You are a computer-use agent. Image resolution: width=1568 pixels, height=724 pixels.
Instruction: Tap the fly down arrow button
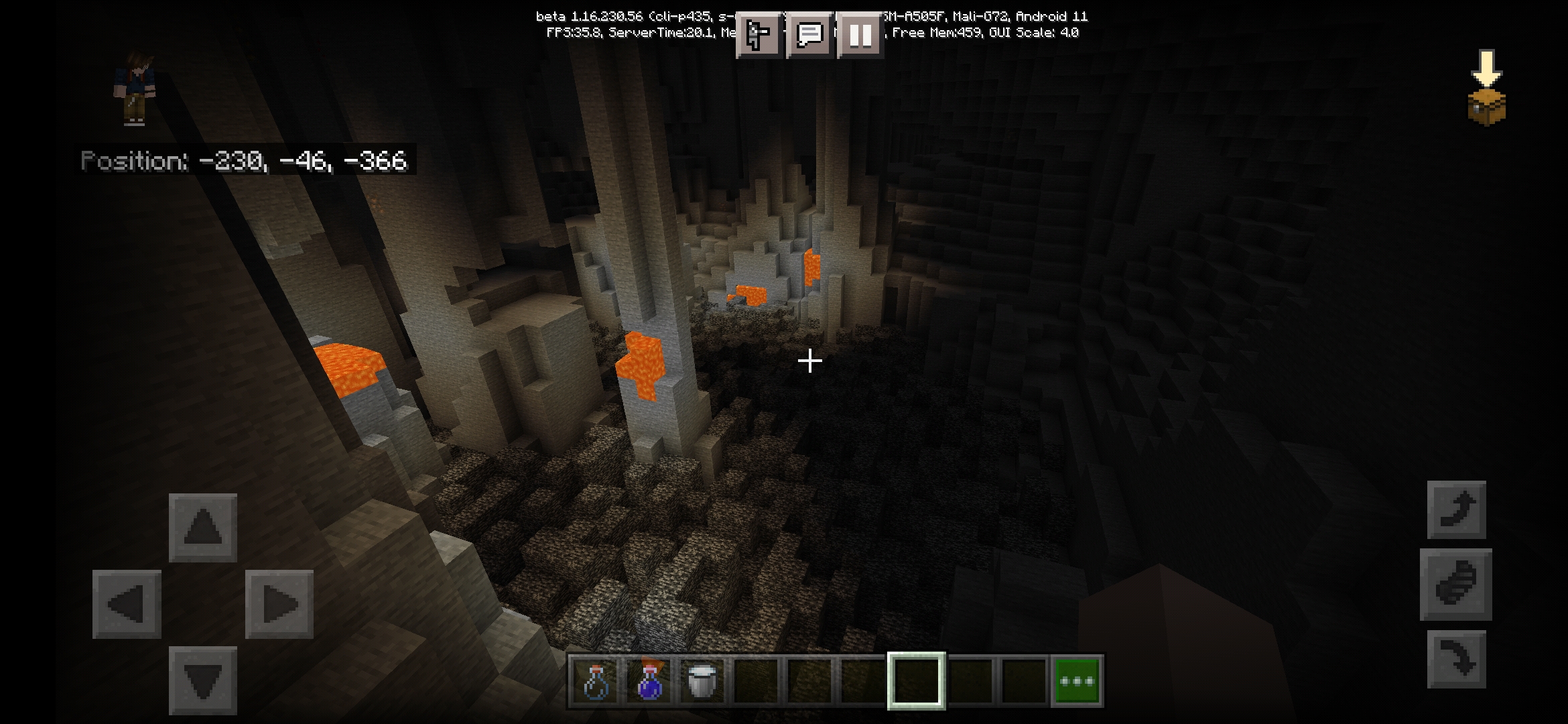1457,659
